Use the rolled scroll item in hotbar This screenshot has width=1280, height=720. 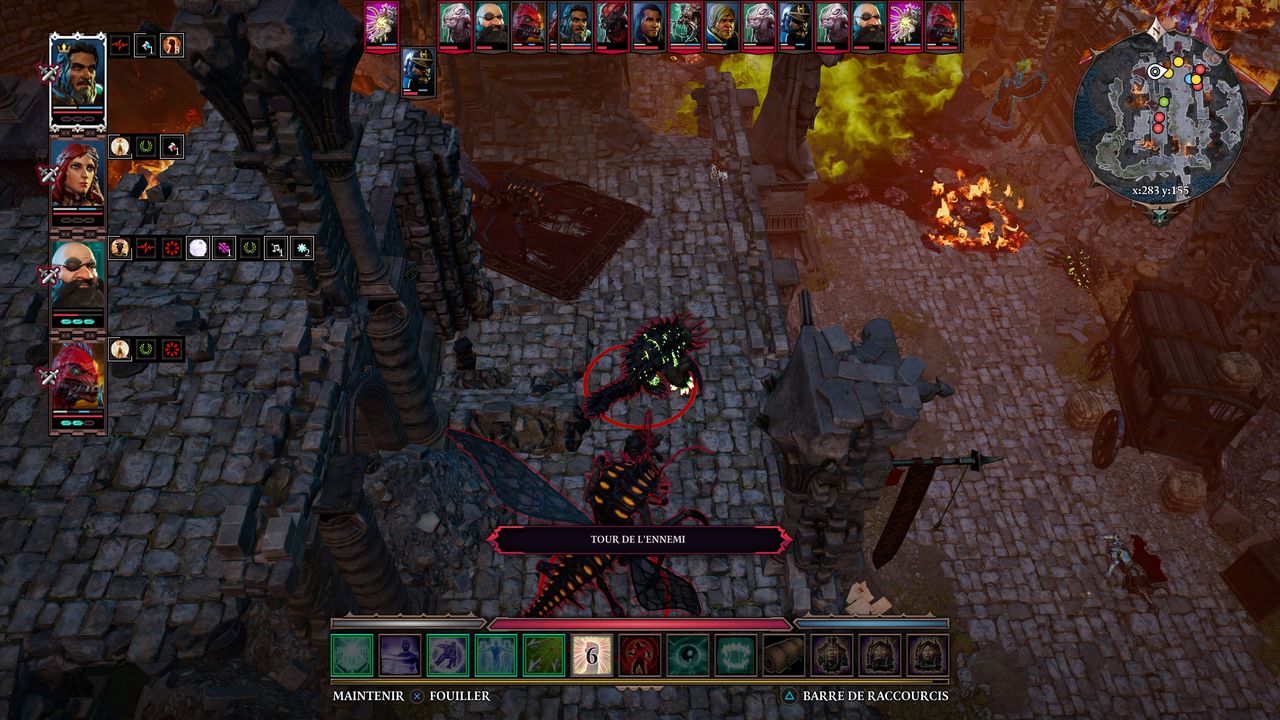pos(784,655)
